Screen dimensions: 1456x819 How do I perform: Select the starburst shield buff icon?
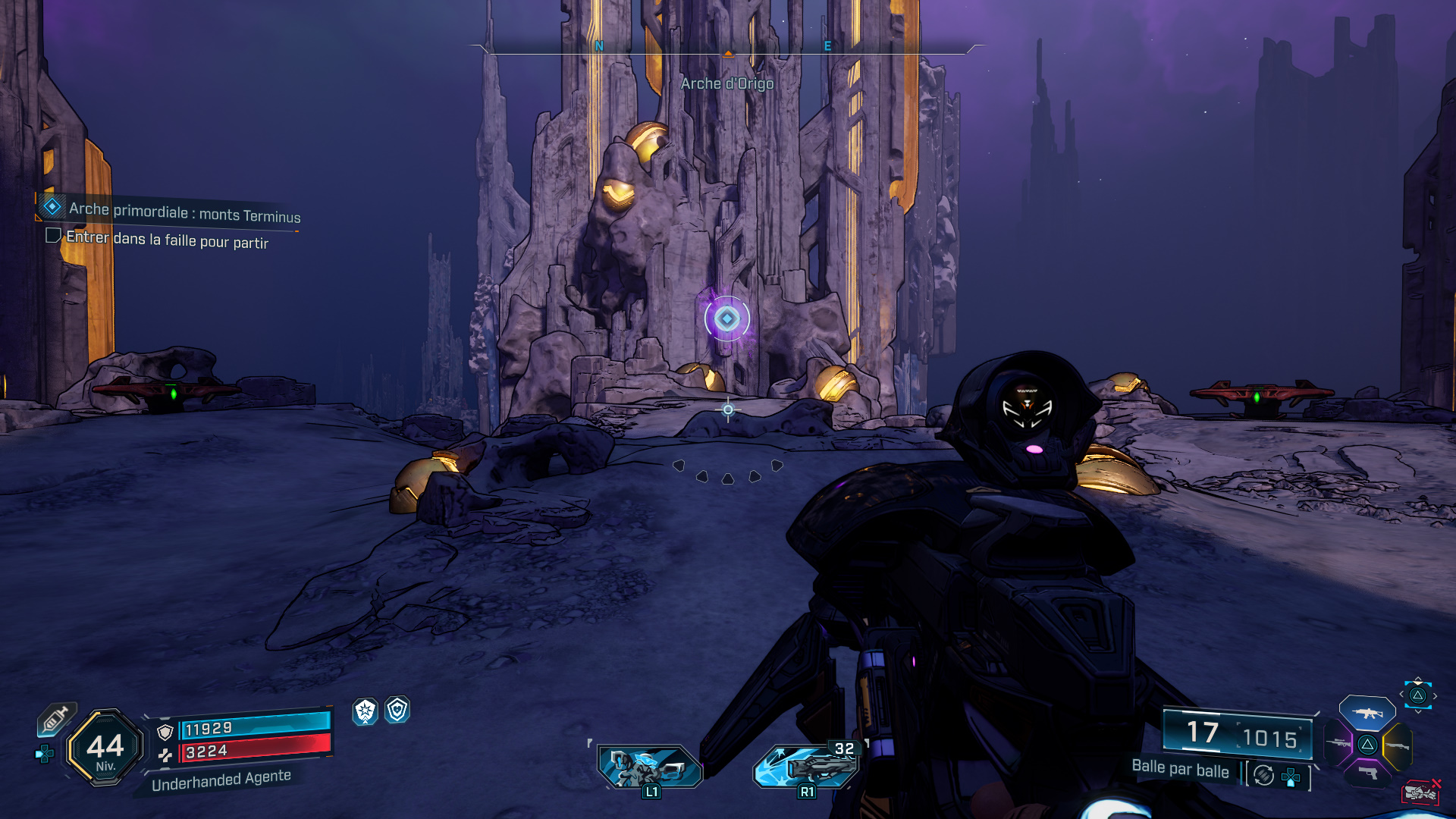click(366, 711)
